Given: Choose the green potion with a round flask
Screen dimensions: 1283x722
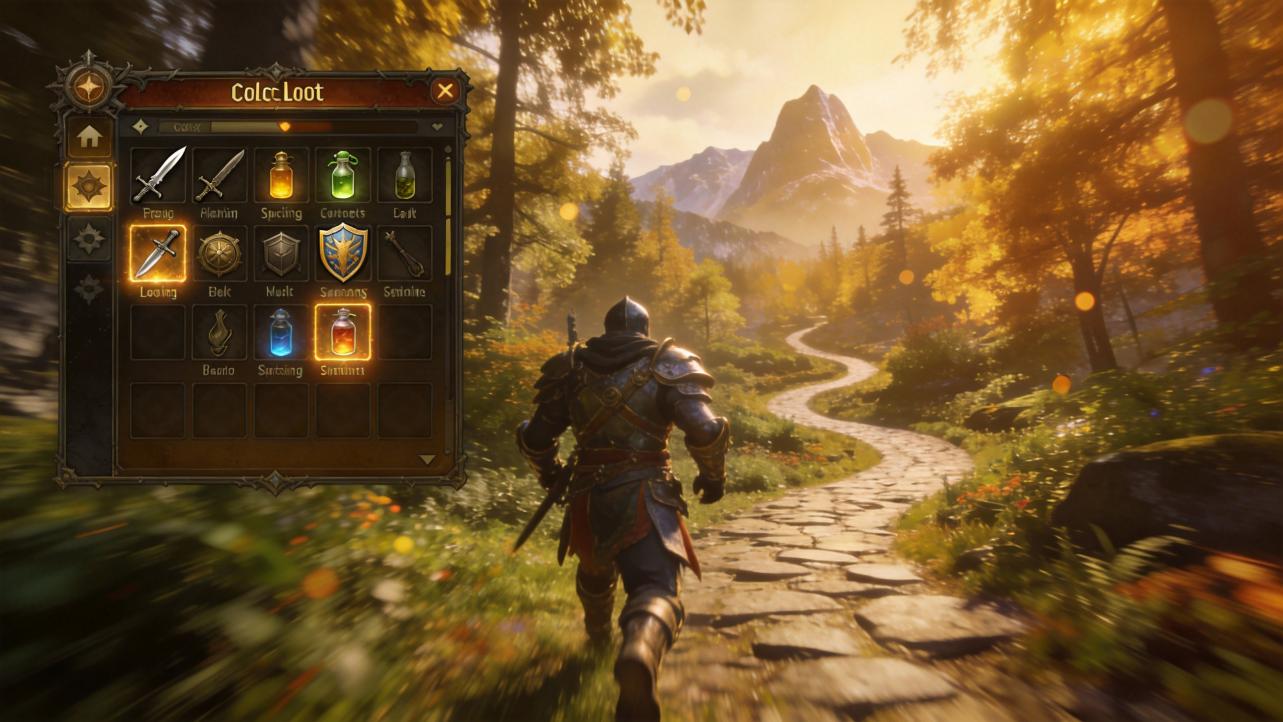Looking at the screenshot, I should tap(343, 175).
